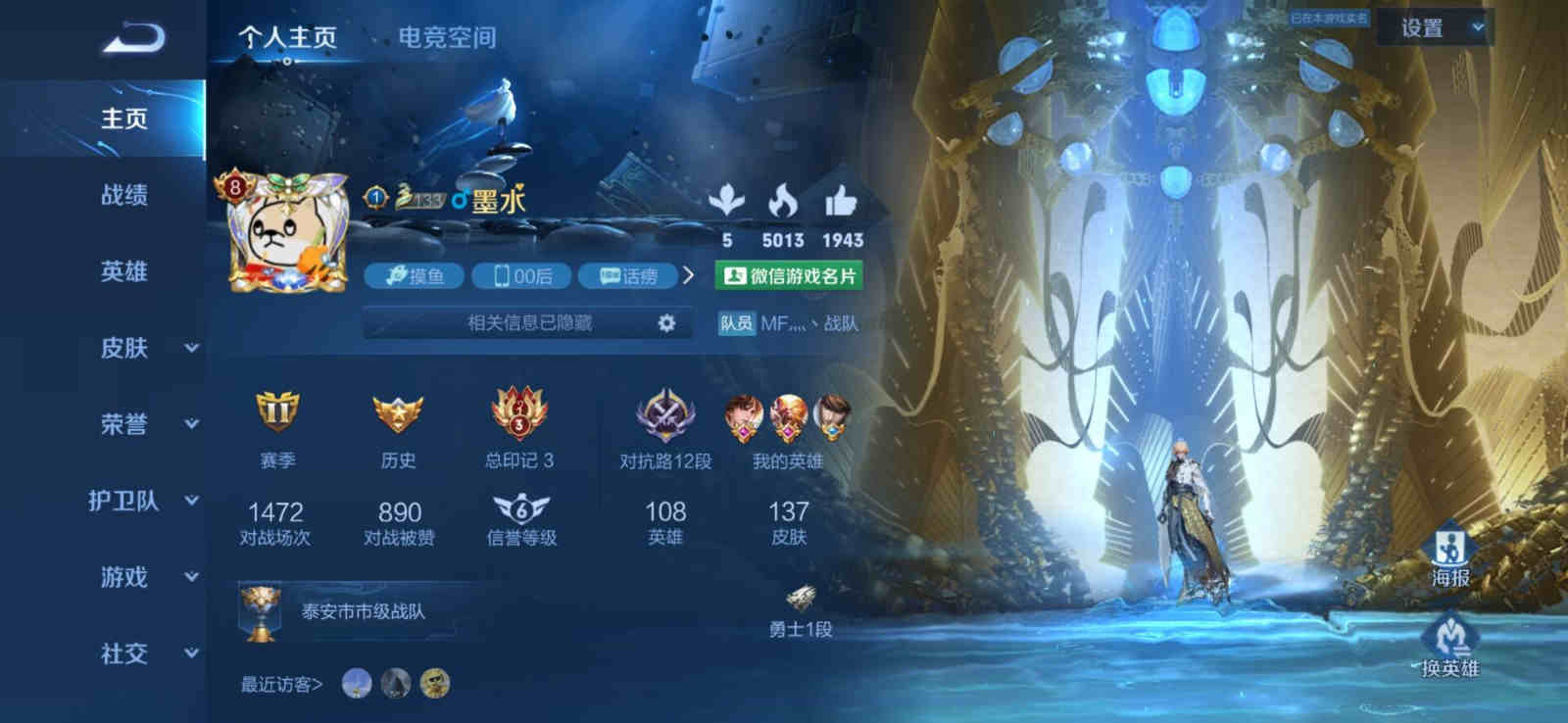This screenshot has width=1568, height=723.
Task: Switch to the 电竞空间 tab
Action: 447,37
